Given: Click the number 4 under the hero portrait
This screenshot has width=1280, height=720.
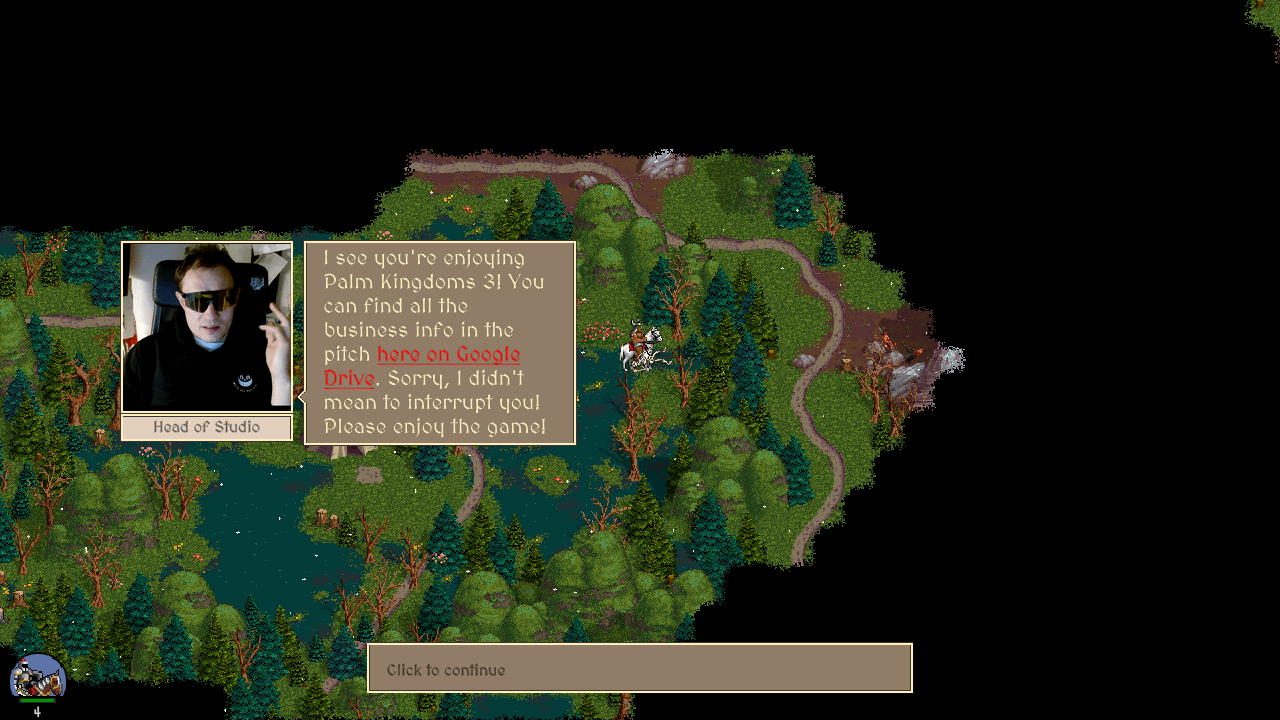Looking at the screenshot, I should (x=36, y=710).
